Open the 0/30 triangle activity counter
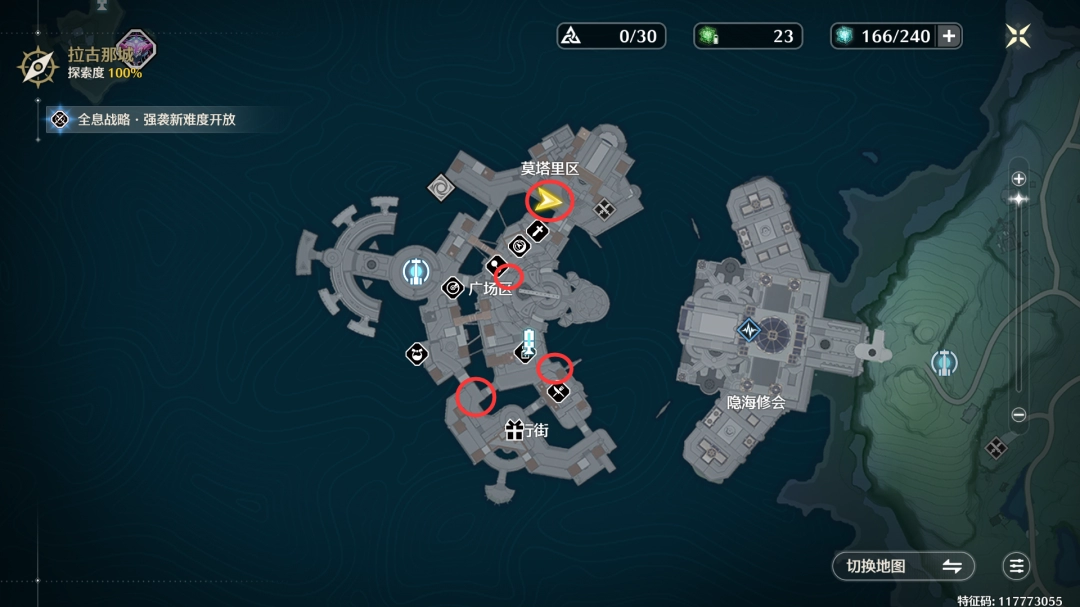 [x=611, y=36]
